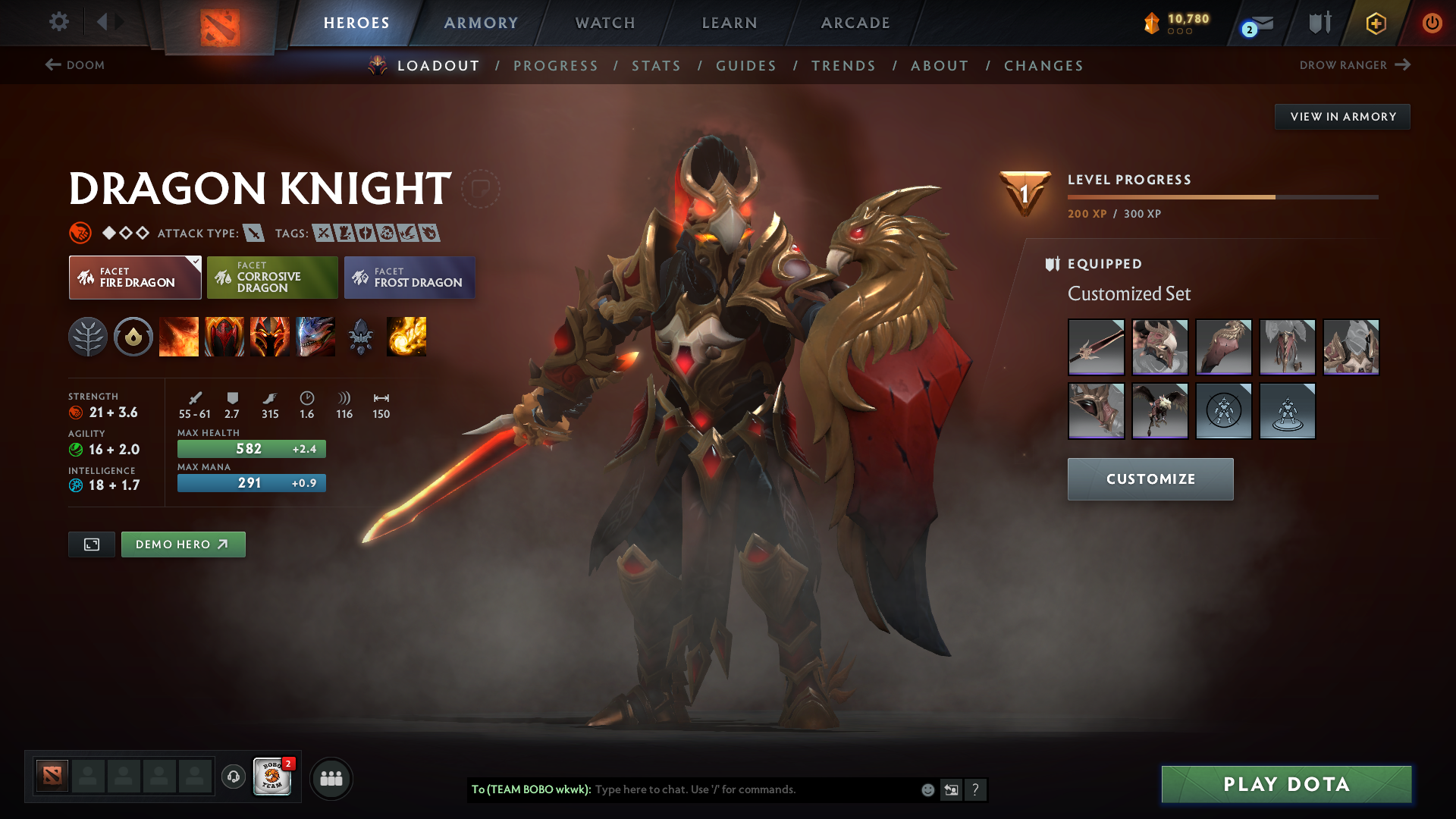Switch to the Frost Dragon facet
The height and width of the screenshot is (819, 1456).
409,278
